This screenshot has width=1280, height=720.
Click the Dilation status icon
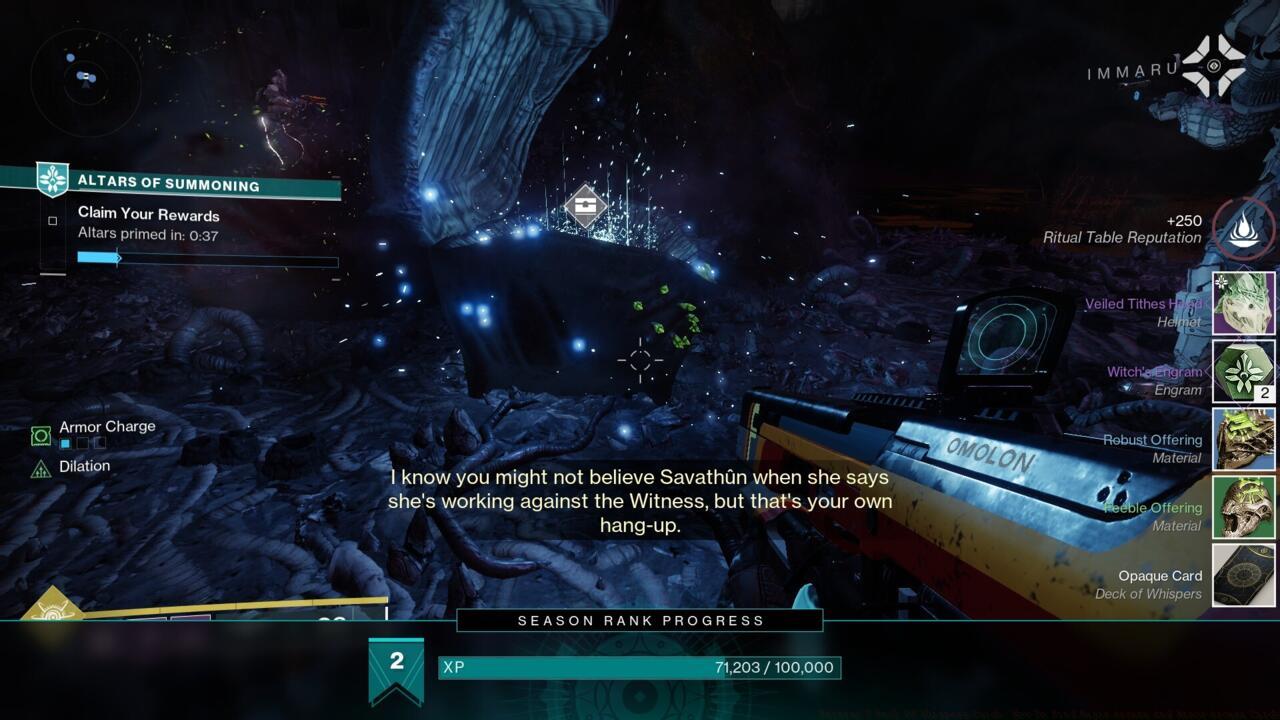pyautogui.click(x=41, y=467)
